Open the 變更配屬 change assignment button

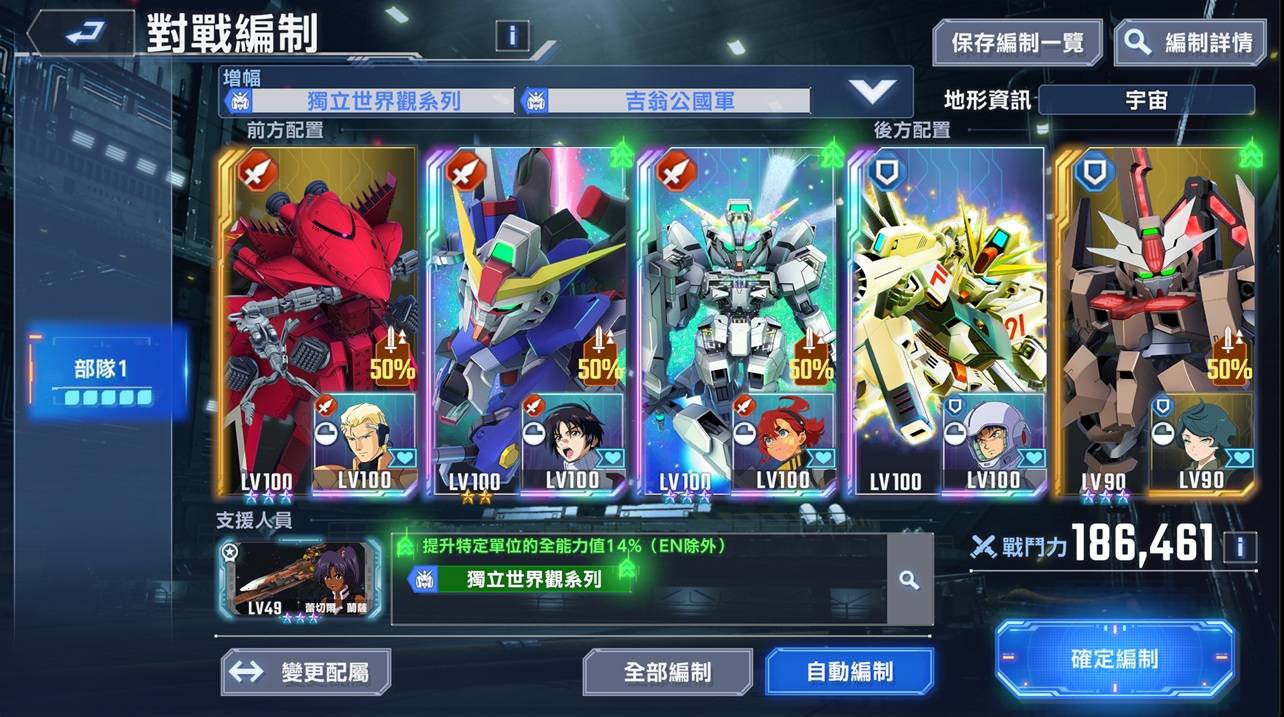(305, 671)
